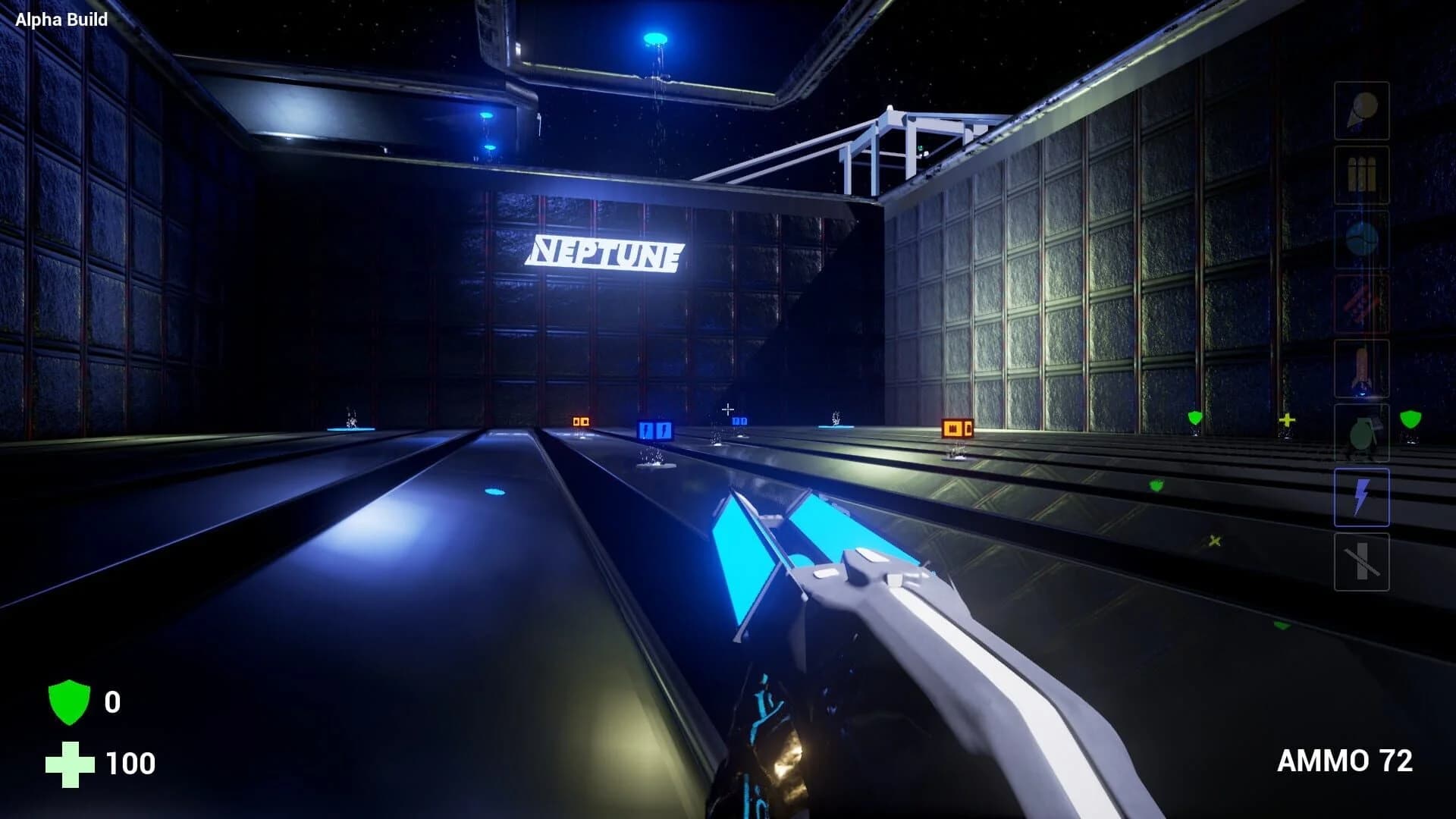1456x819 pixels.
Task: Toggle the highlighted lightning weapon slot
Action: point(1361,495)
